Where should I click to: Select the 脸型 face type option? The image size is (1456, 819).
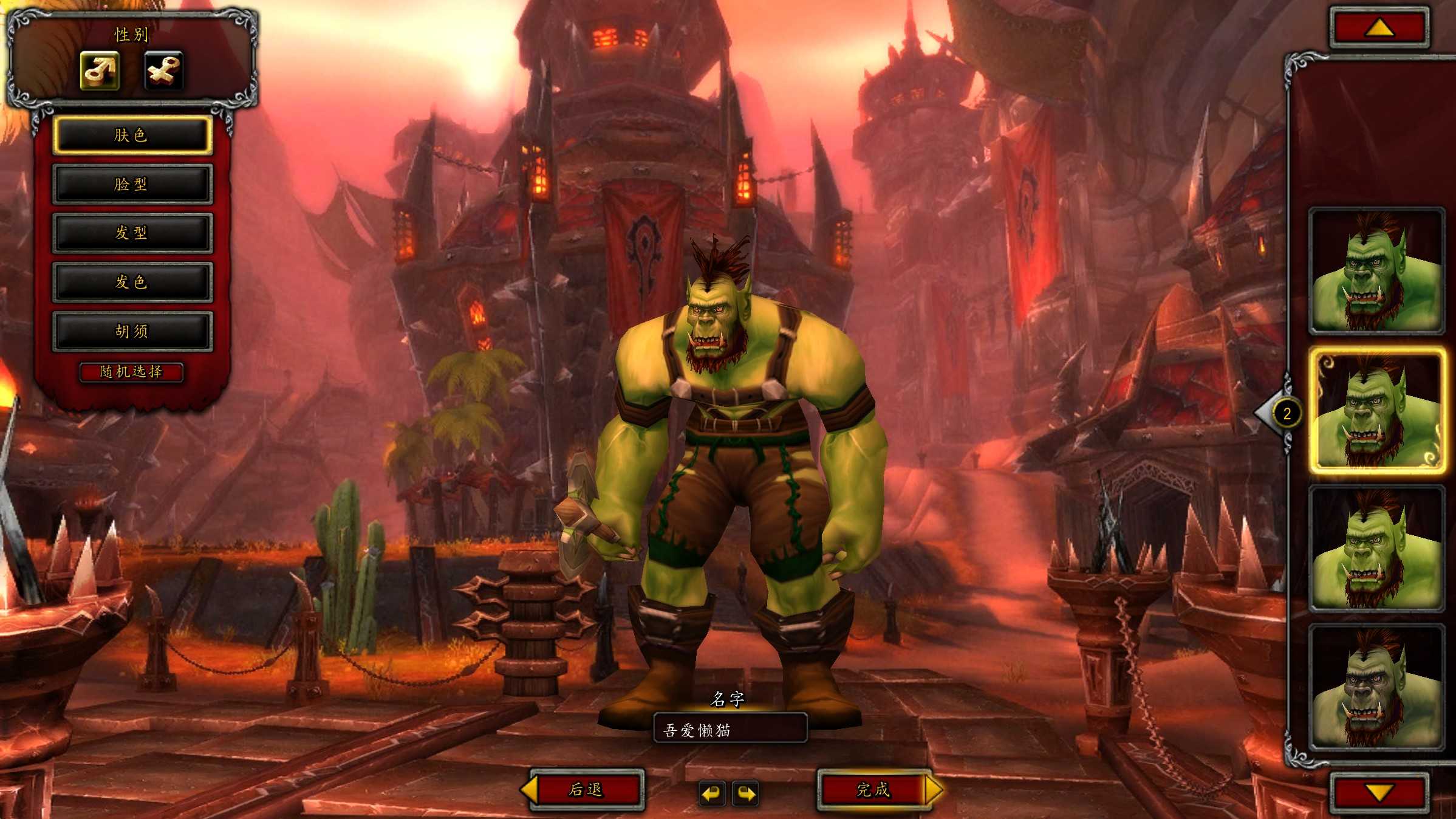[x=132, y=184]
